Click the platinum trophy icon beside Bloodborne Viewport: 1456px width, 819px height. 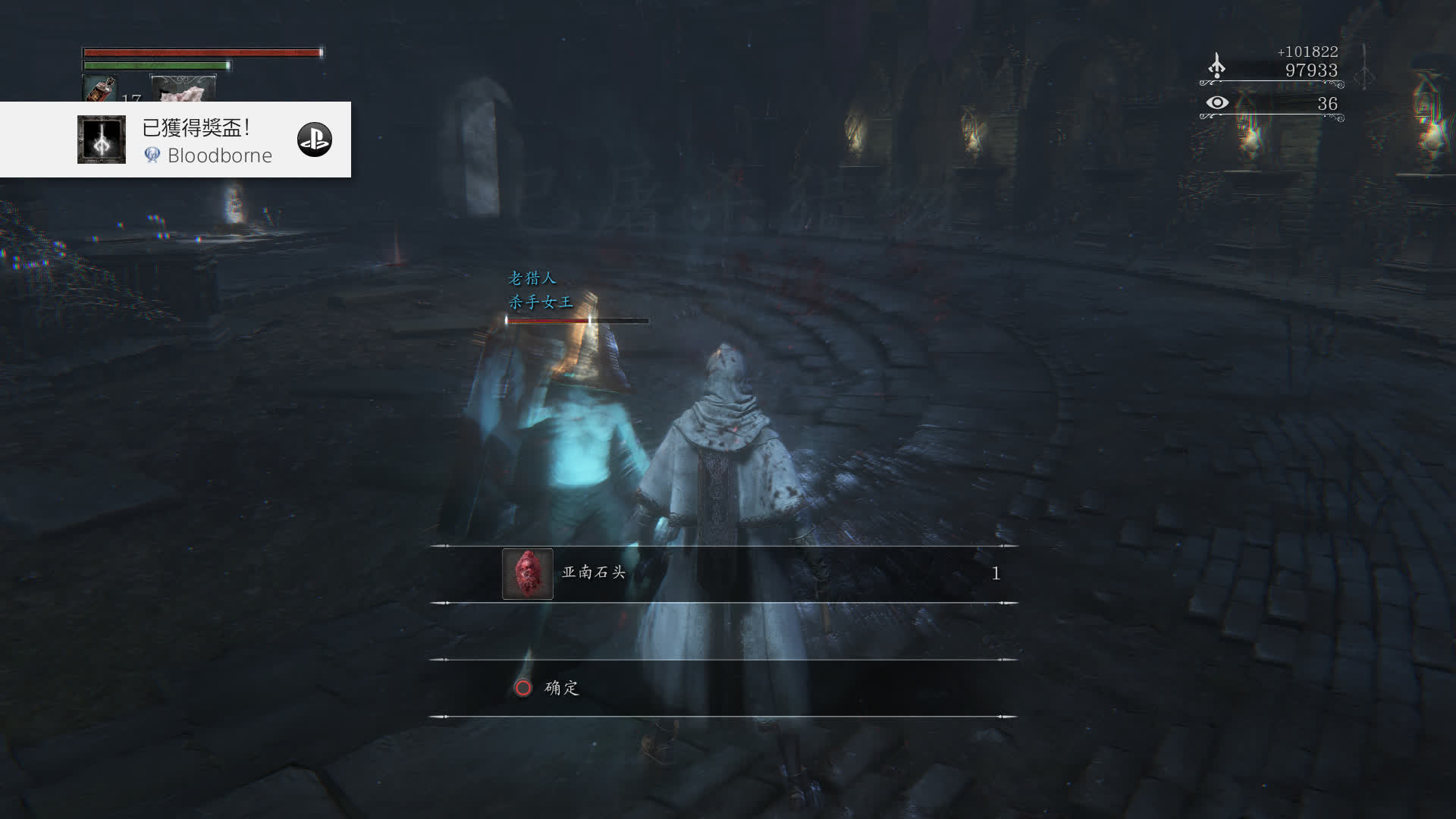coord(154,156)
